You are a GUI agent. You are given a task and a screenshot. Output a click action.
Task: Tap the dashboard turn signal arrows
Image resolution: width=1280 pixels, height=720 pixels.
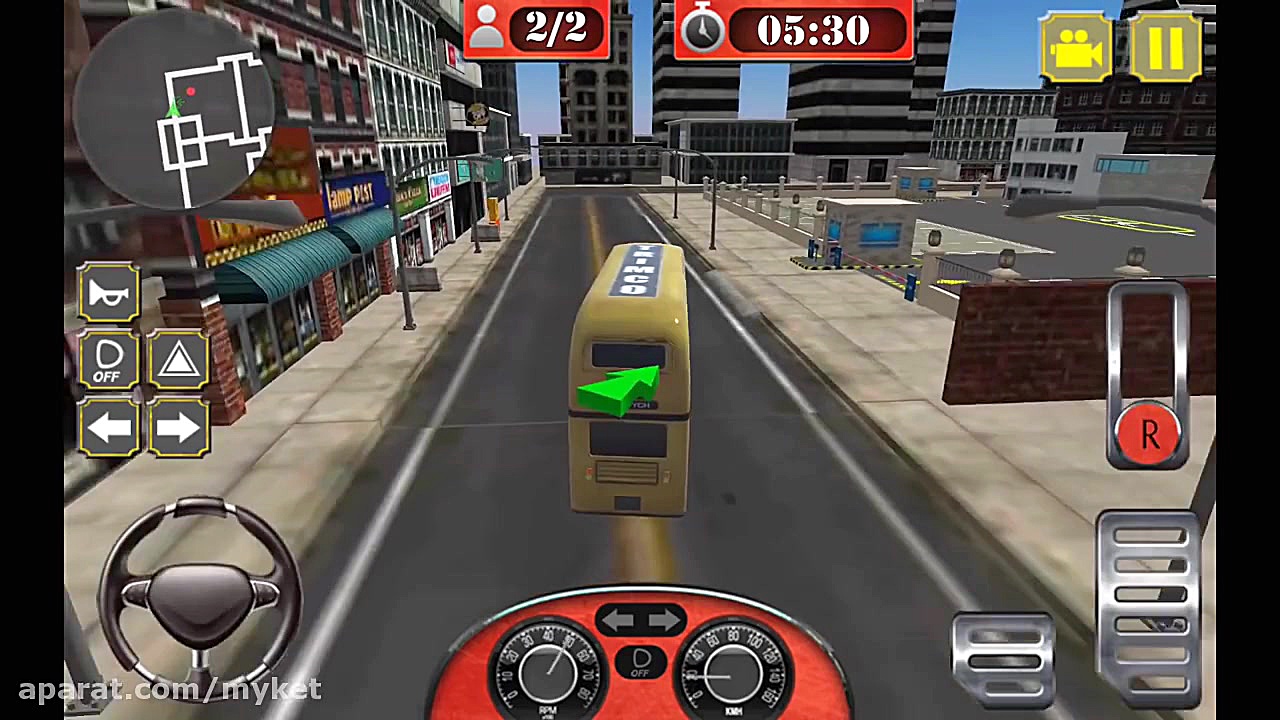point(641,620)
